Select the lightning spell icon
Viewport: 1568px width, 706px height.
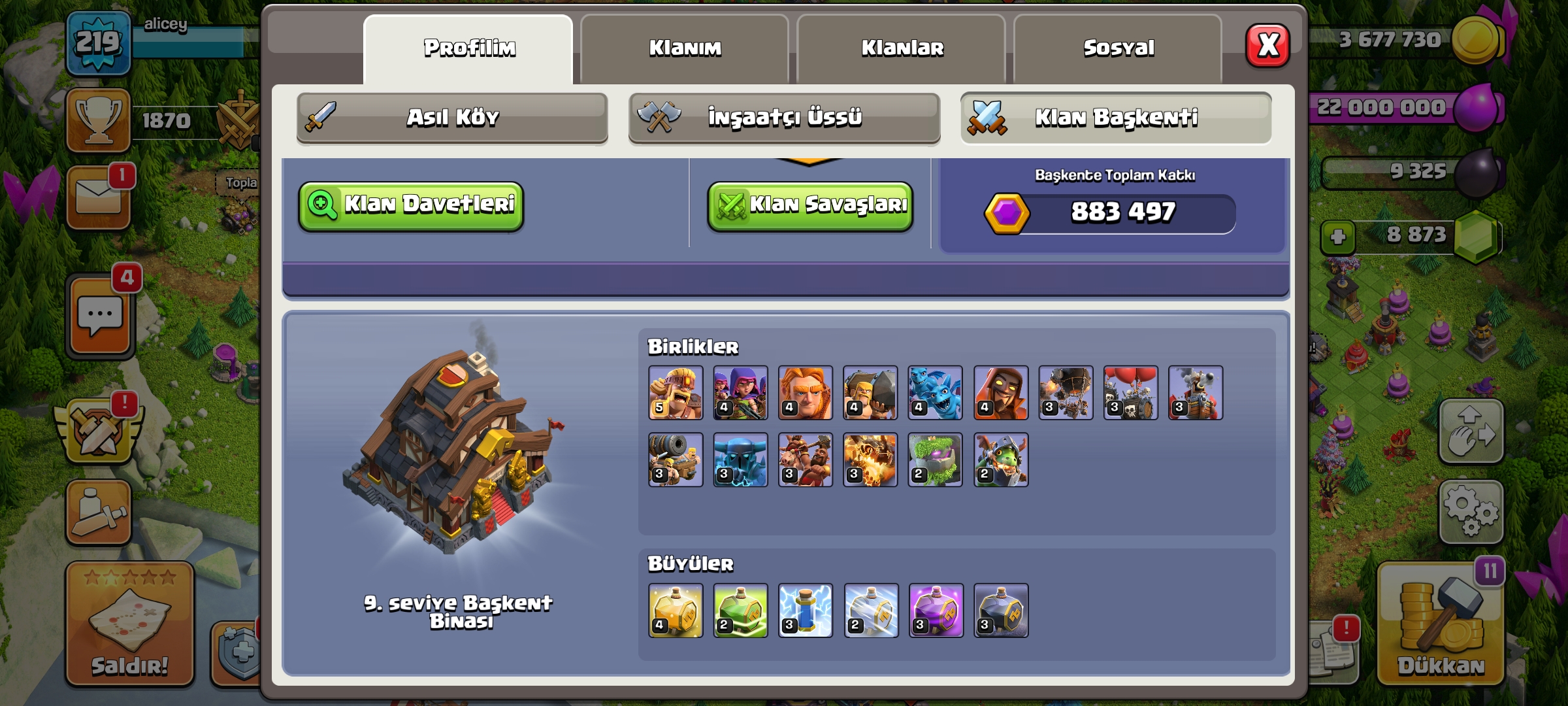pyautogui.click(x=806, y=611)
